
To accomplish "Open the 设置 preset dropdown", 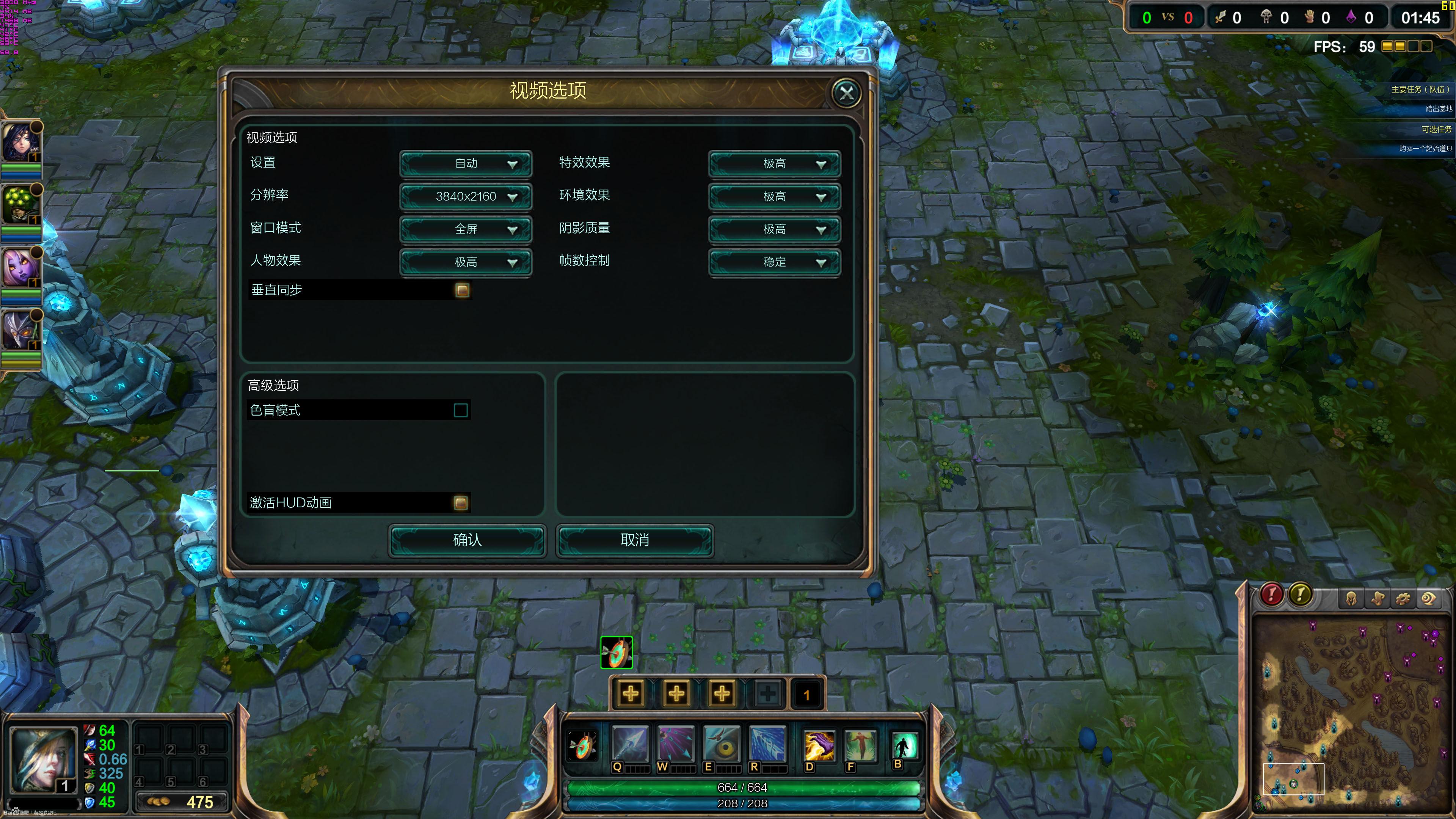I will 466,164.
